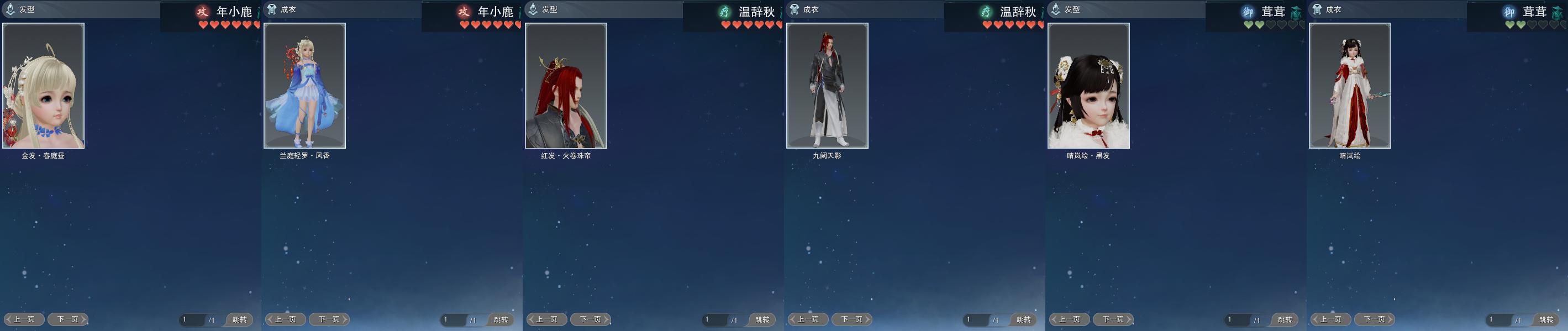Go to next page below 金发·春庭昼 hairstyle

67,319
